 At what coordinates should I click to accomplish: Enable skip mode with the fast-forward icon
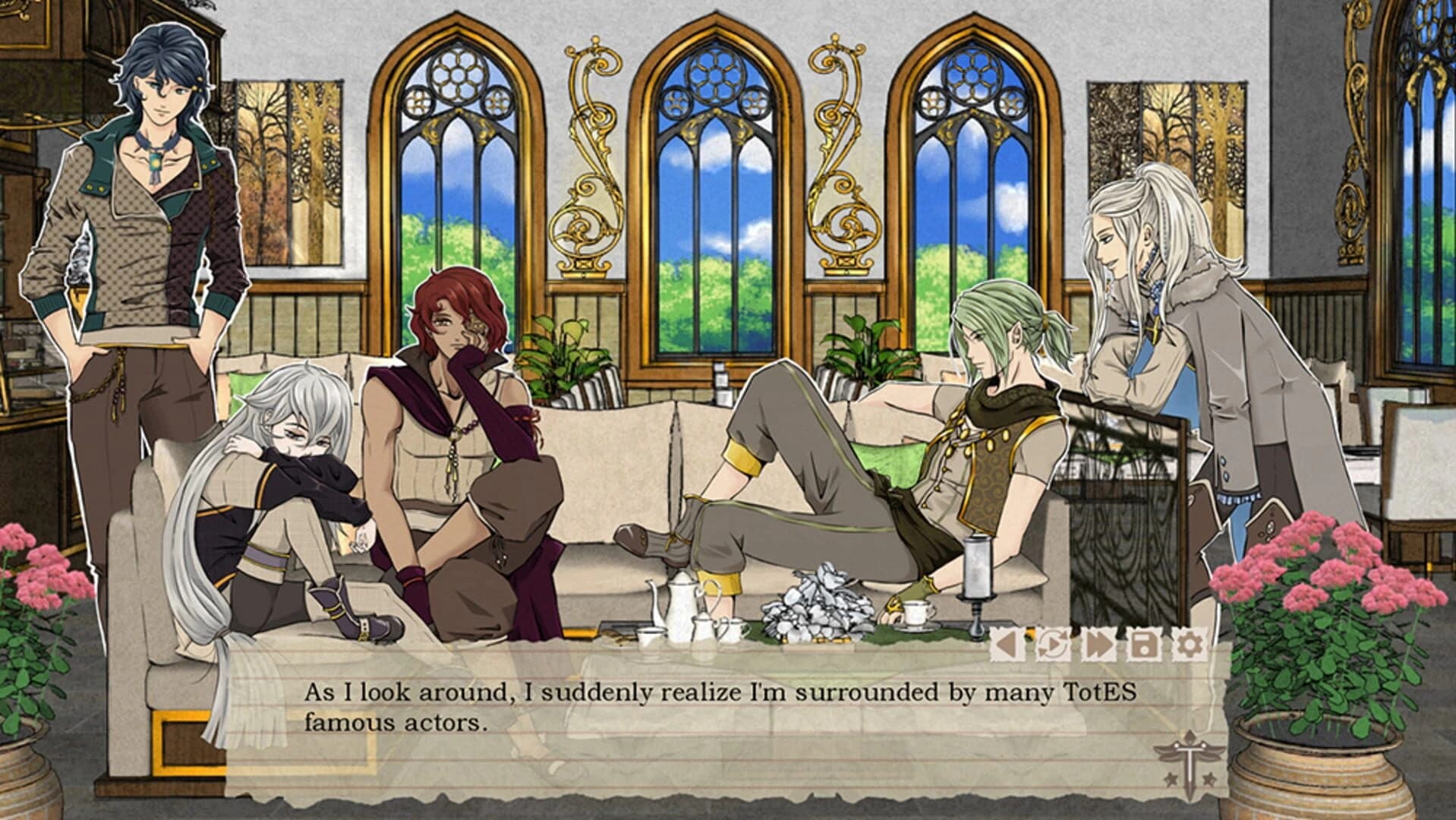click(1098, 644)
